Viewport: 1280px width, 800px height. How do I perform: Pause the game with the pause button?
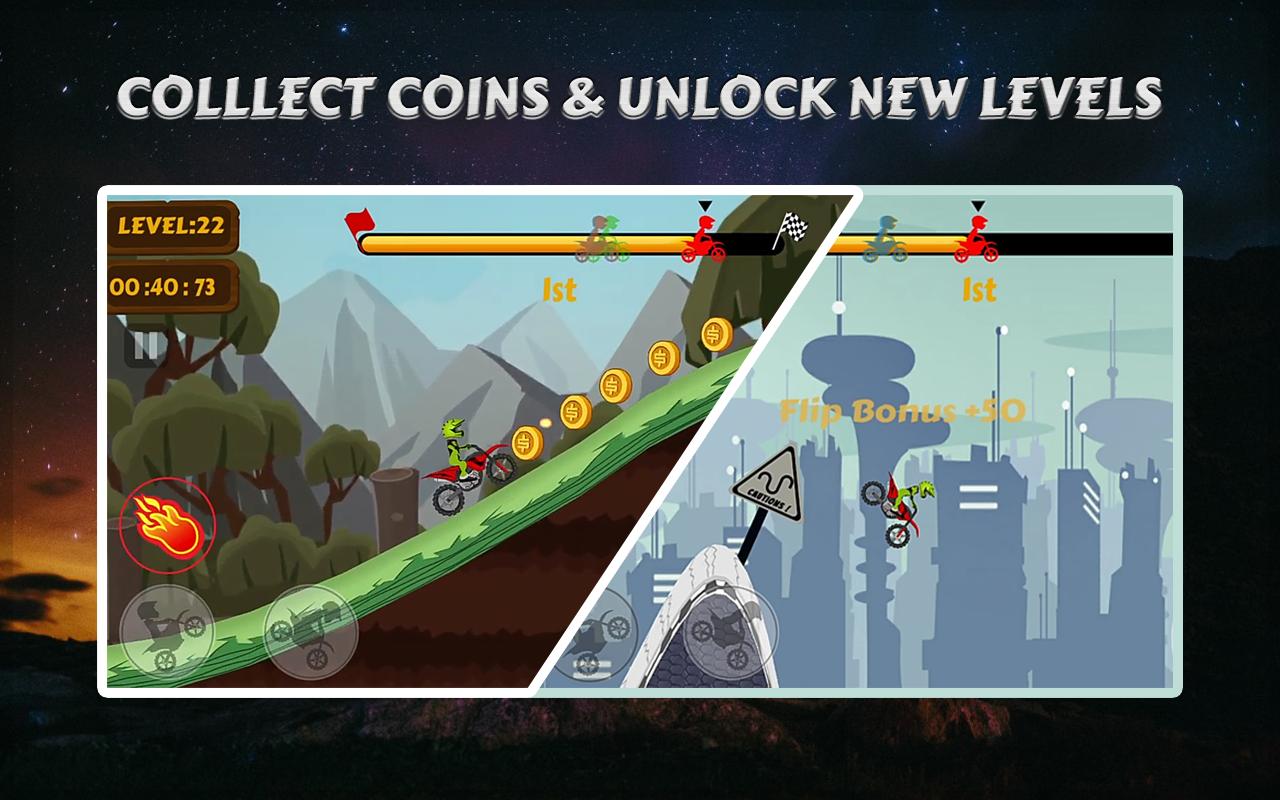(146, 346)
